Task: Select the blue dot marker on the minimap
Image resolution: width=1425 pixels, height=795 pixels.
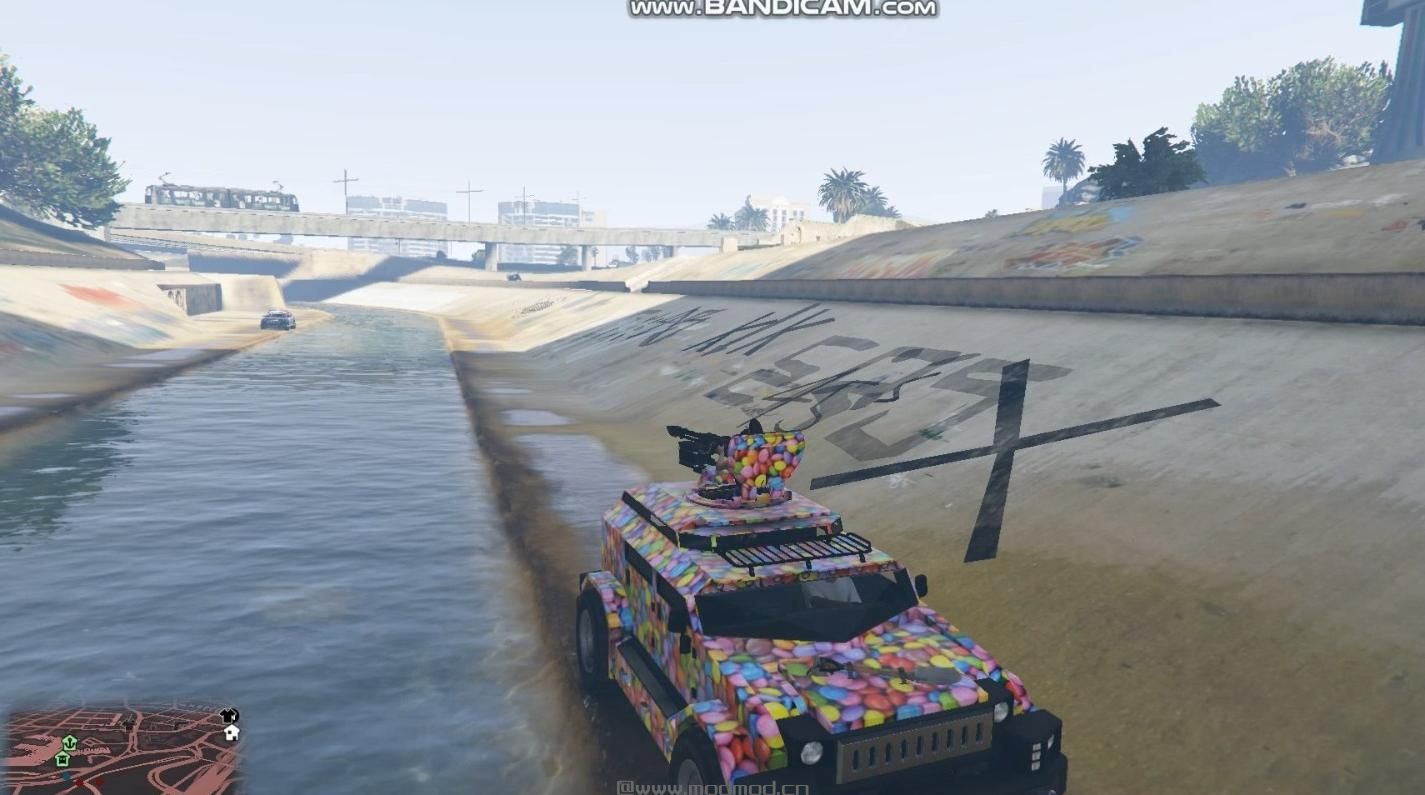Action: tap(66, 777)
